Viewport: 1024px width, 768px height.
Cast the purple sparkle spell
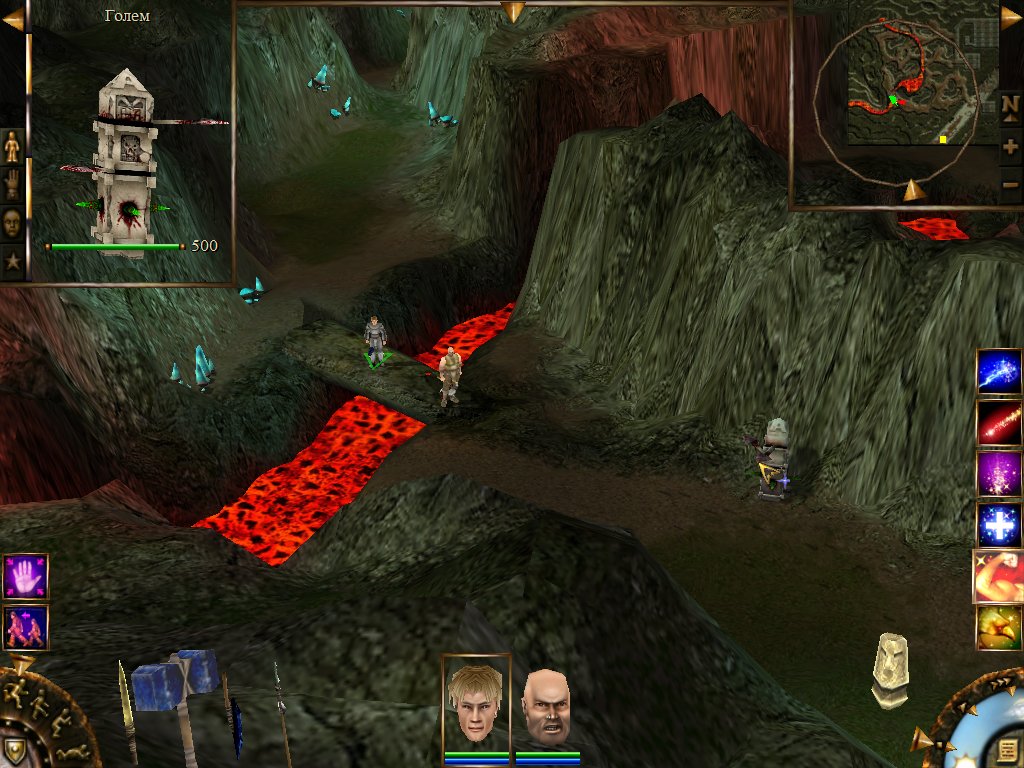coord(999,474)
